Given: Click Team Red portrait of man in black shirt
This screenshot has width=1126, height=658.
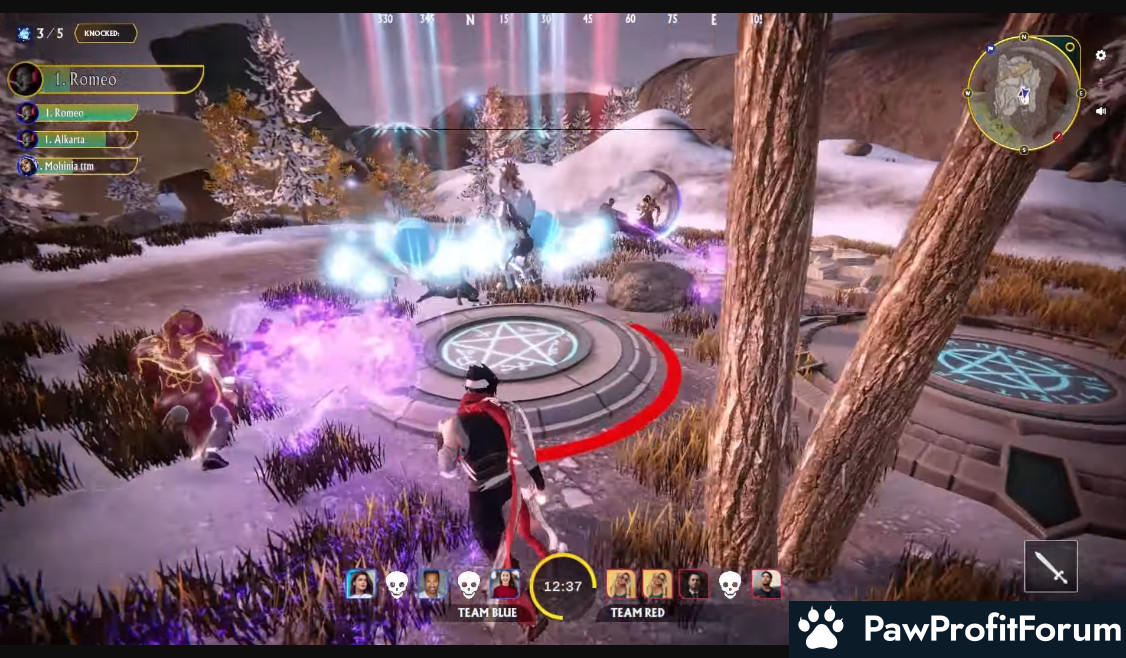Looking at the screenshot, I should pyautogui.click(x=766, y=584).
